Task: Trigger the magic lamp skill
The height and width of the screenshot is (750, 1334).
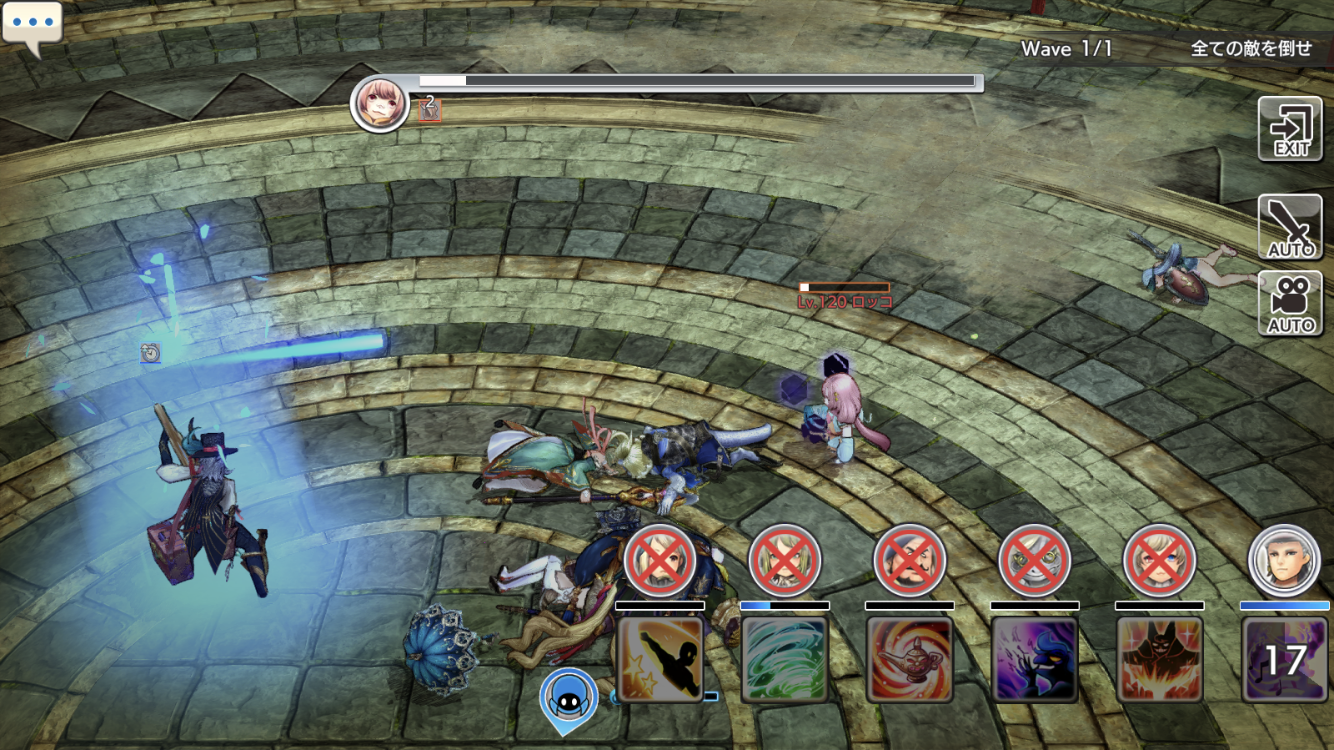Action: pyautogui.click(x=910, y=659)
